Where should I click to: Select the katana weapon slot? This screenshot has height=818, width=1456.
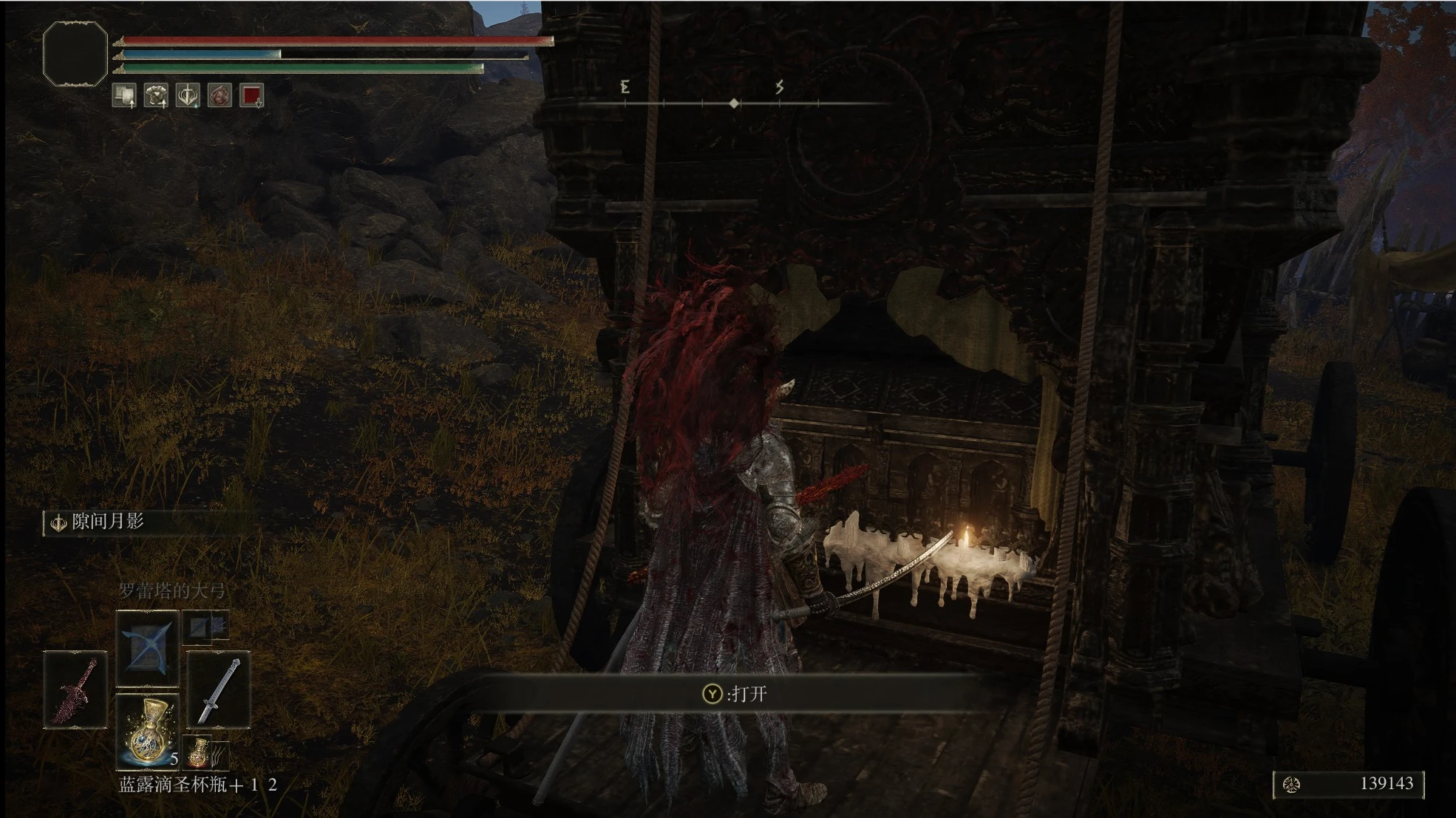tap(218, 689)
